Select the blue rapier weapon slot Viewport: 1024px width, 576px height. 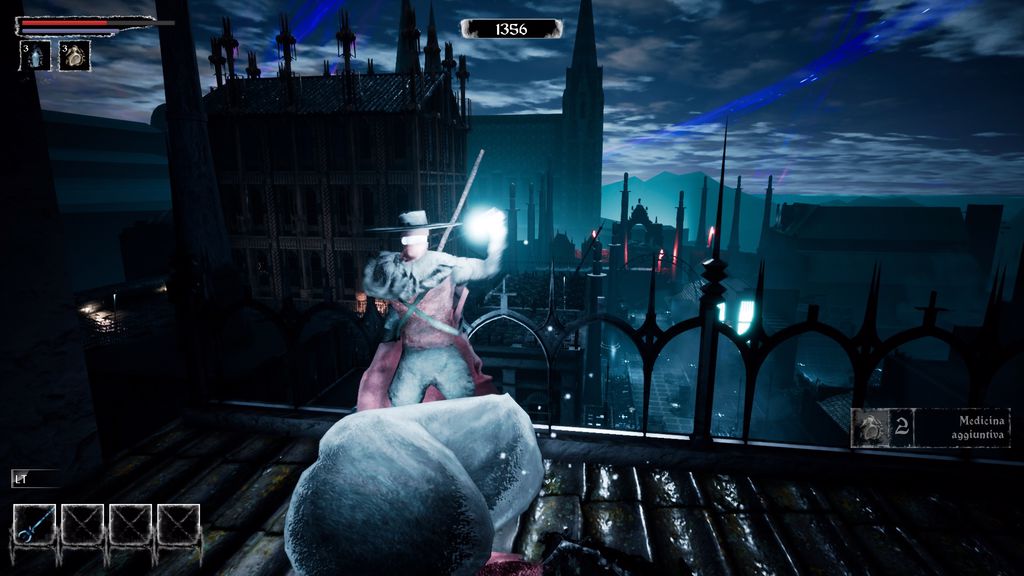point(34,525)
